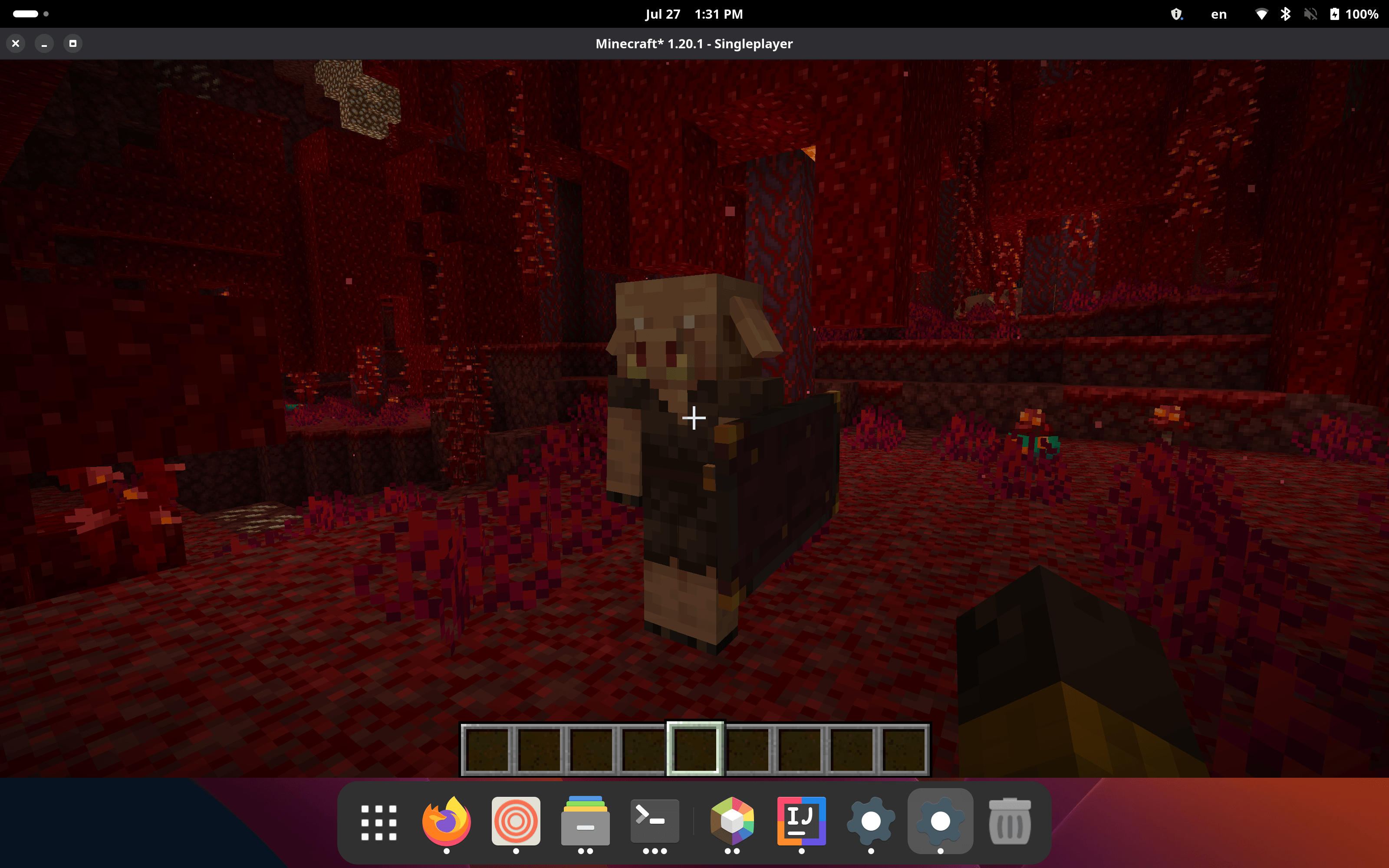Viewport: 1389px width, 868px height.
Task: Unmute the system volume in the top bar
Action: tap(1310, 13)
